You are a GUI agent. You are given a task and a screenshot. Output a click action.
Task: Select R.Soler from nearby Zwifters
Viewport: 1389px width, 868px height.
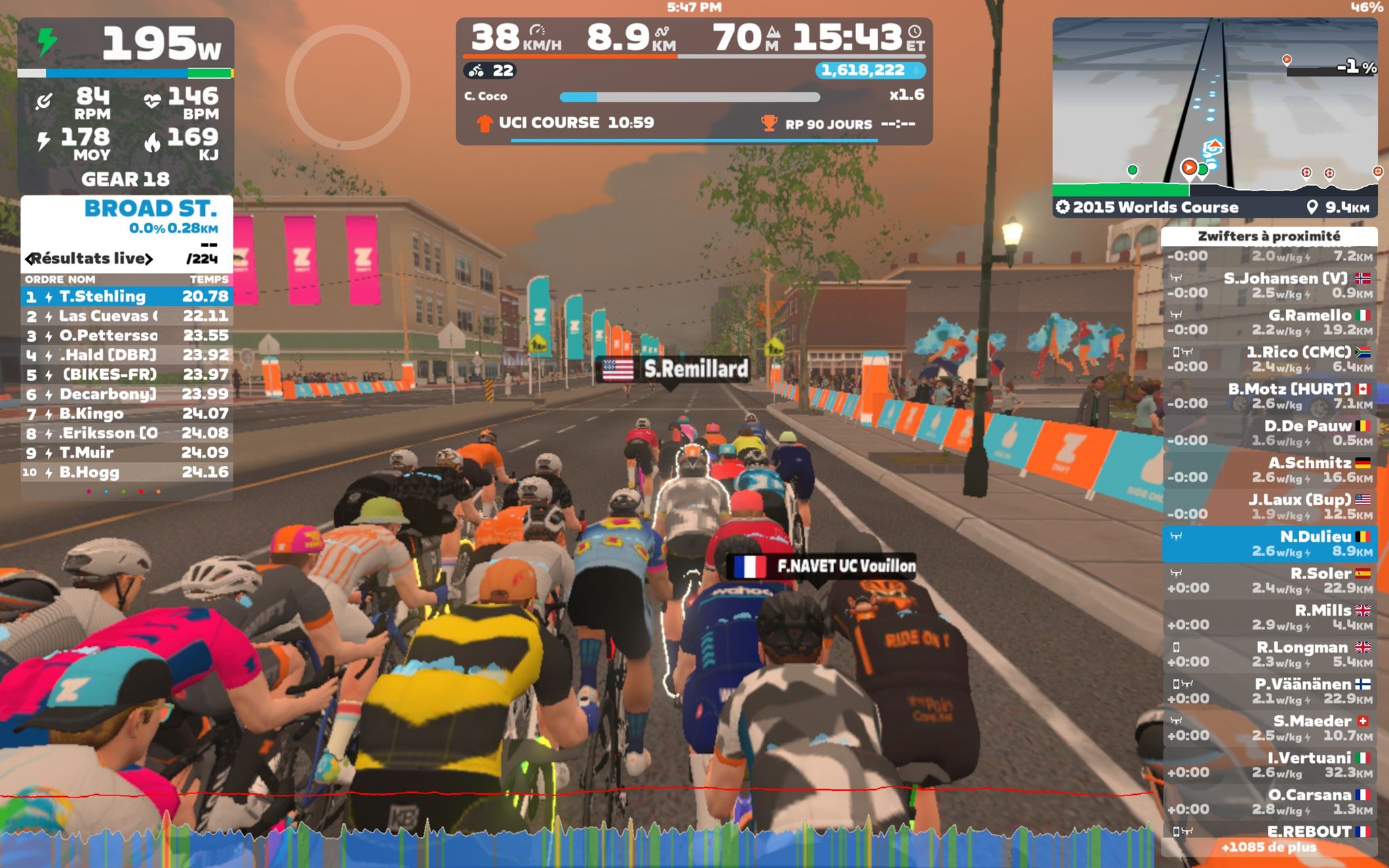point(1269,580)
